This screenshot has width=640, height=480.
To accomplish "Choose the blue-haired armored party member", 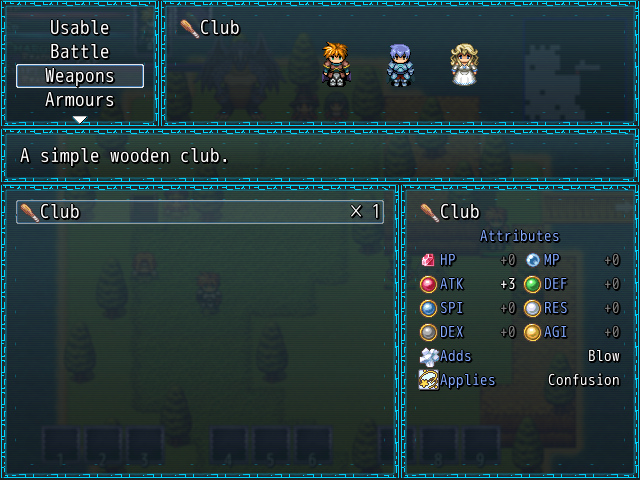I will pyautogui.click(x=400, y=65).
